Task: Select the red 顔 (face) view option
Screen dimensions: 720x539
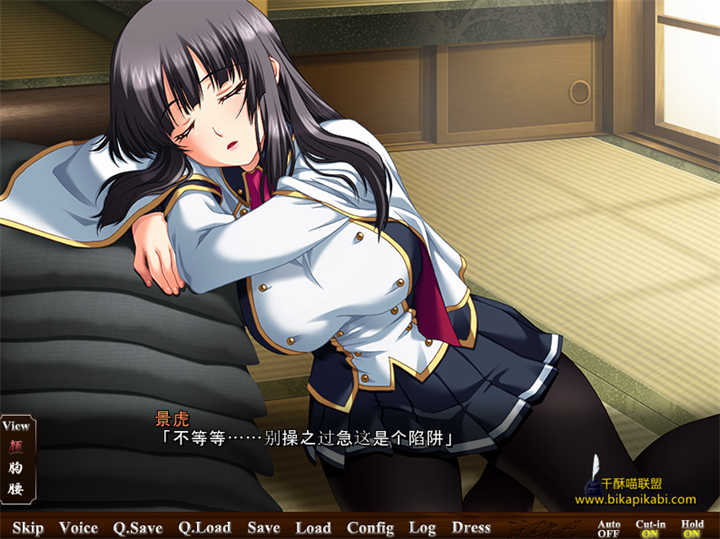Action: (17, 446)
